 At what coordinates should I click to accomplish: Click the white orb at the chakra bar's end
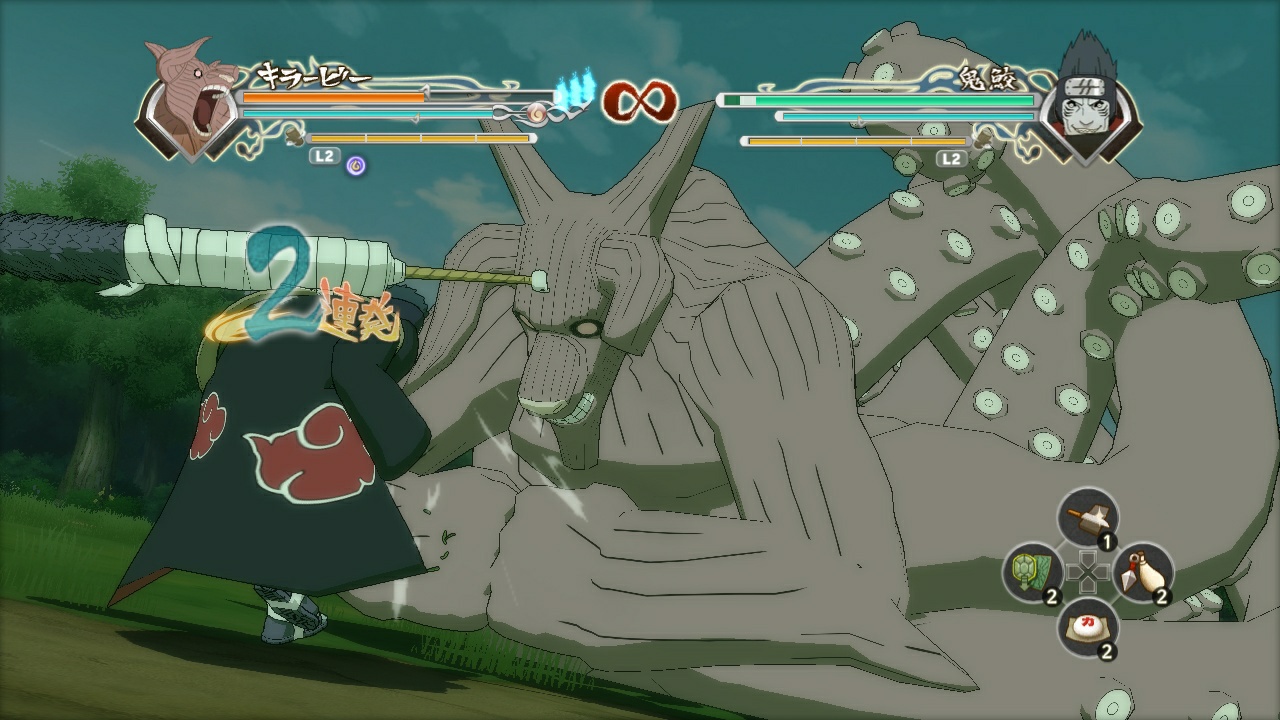point(535,112)
